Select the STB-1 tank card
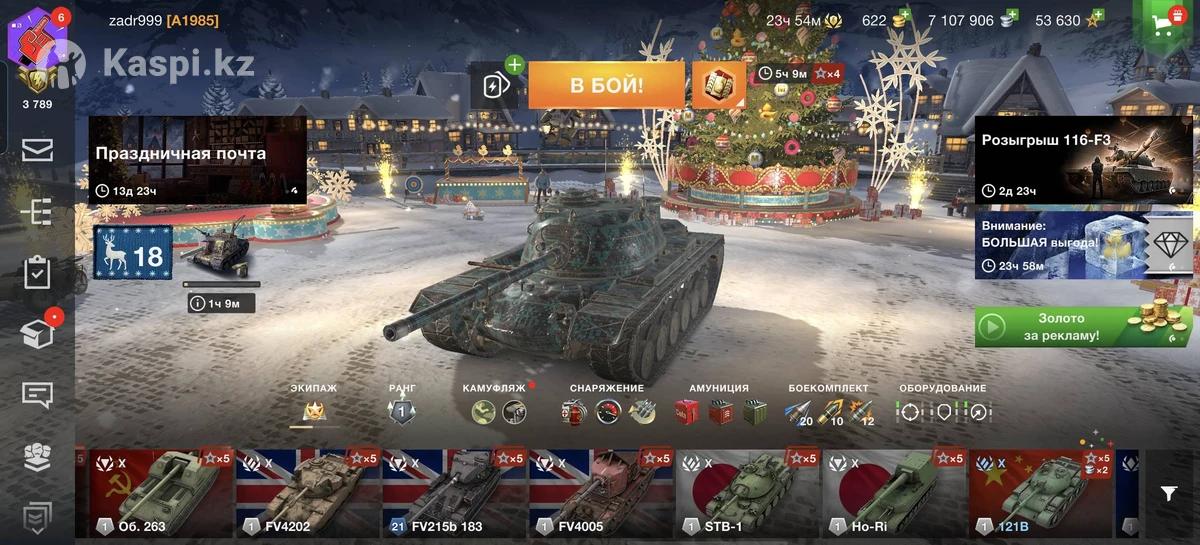 coord(748,494)
